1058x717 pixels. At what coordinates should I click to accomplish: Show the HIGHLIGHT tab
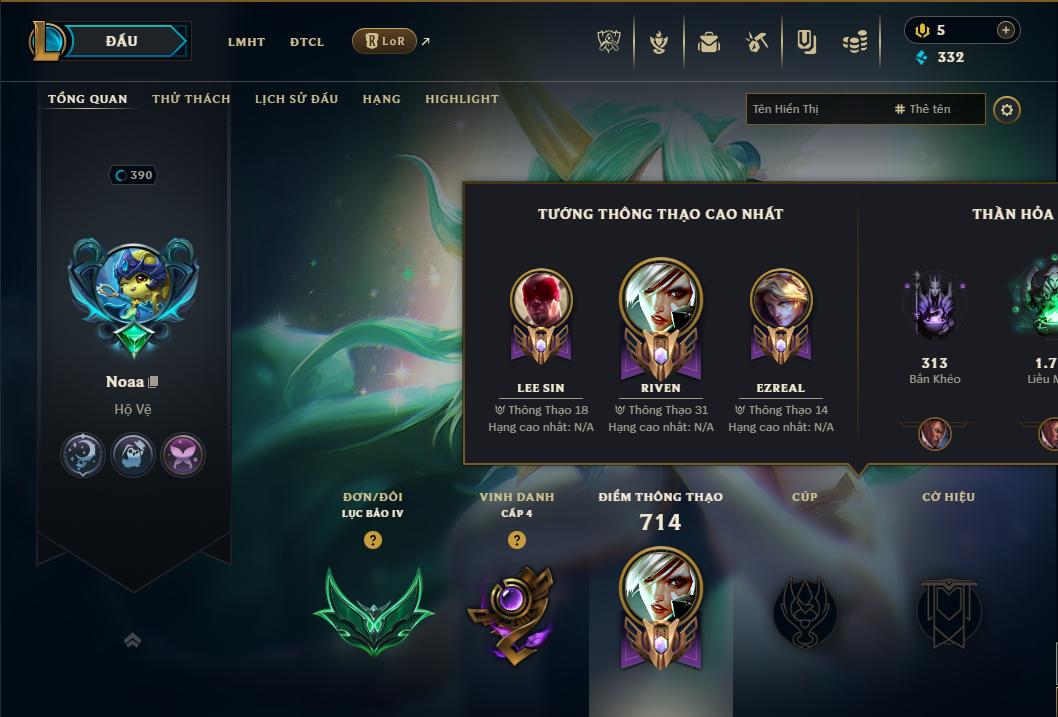point(461,99)
